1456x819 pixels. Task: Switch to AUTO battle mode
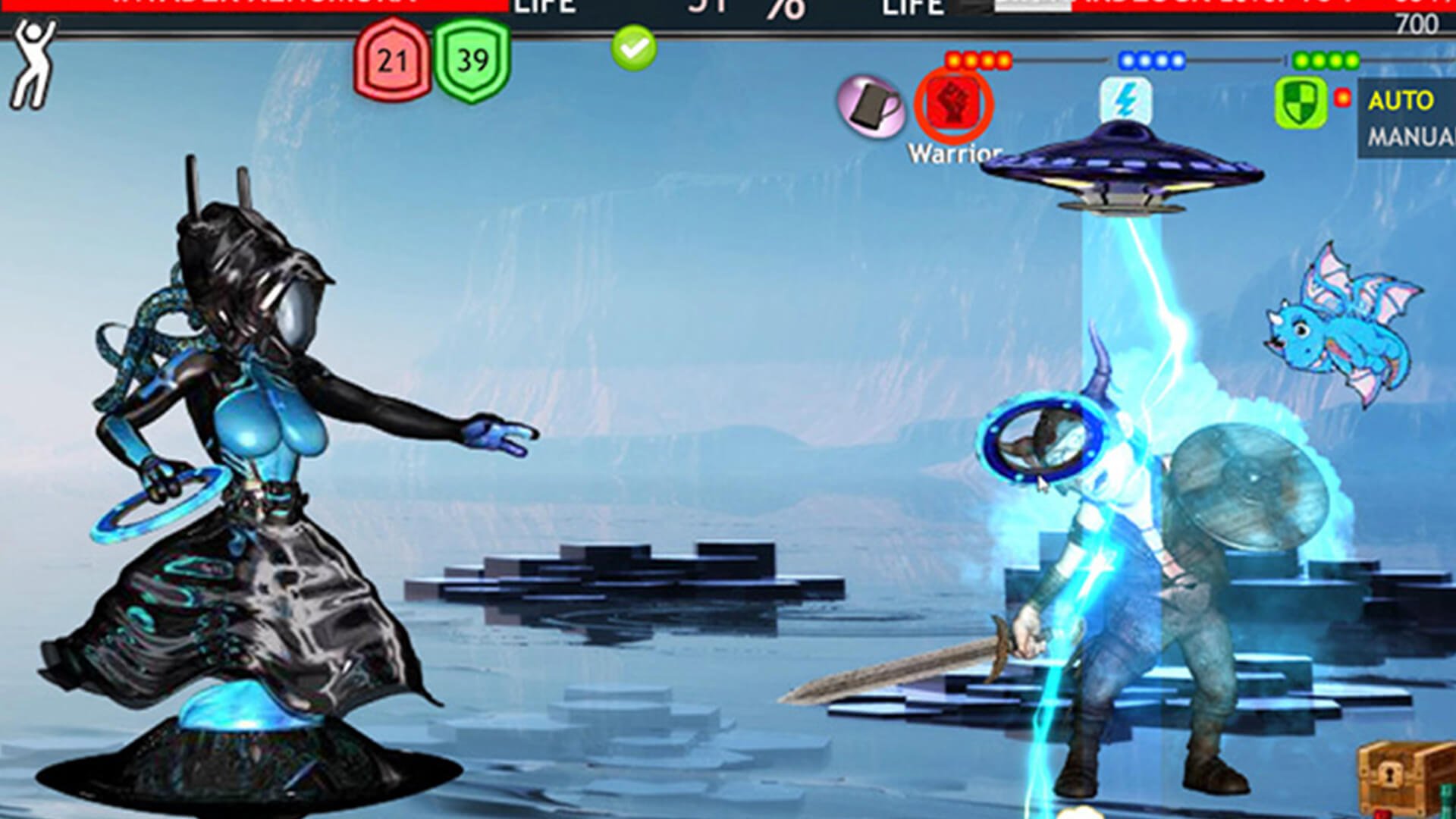(1401, 101)
